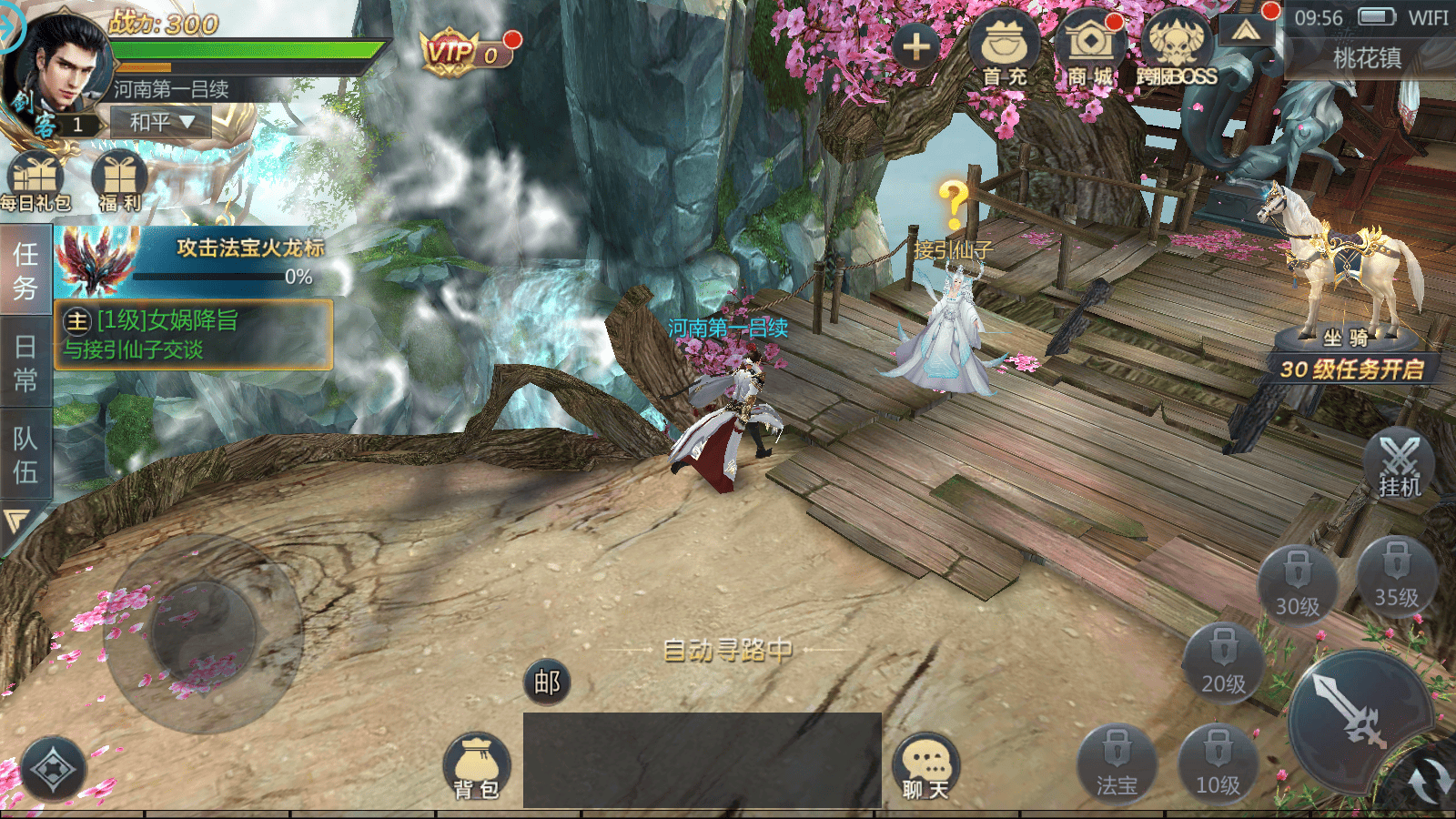
Task: Select the 女娲降旨 main quest entry
Action: click(x=193, y=334)
